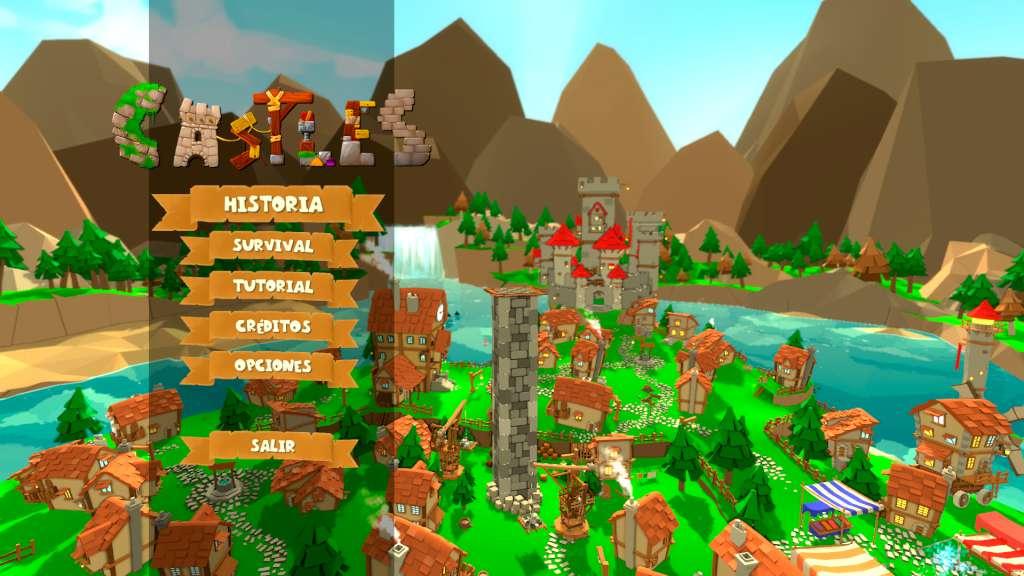Choose Salir to exit the game
This screenshot has height=576, width=1024.
point(272,446)
